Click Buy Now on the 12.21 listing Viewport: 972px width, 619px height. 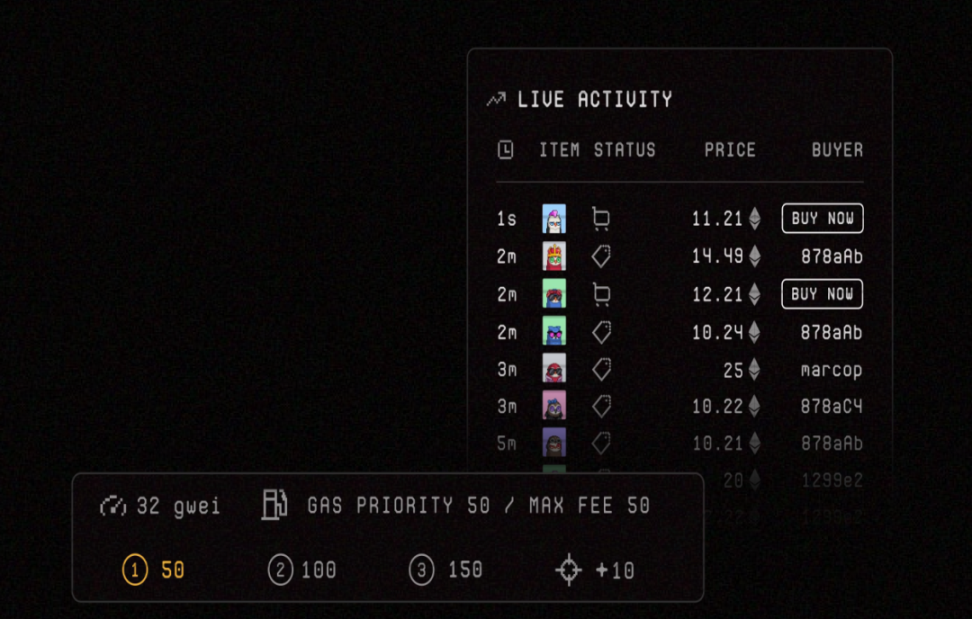click(x=822, y=294)
